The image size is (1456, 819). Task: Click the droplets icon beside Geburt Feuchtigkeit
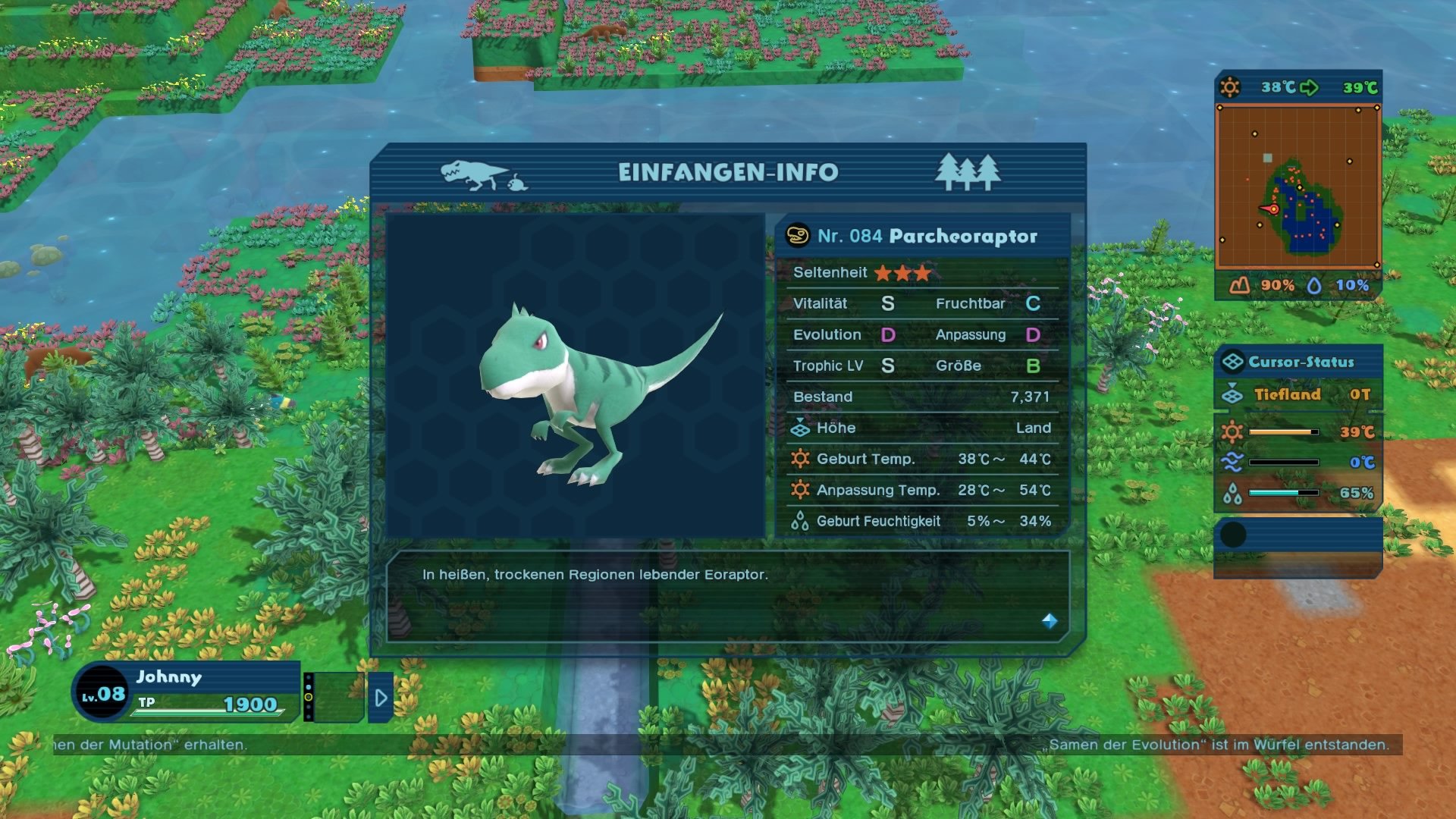(x=799, y=521)
